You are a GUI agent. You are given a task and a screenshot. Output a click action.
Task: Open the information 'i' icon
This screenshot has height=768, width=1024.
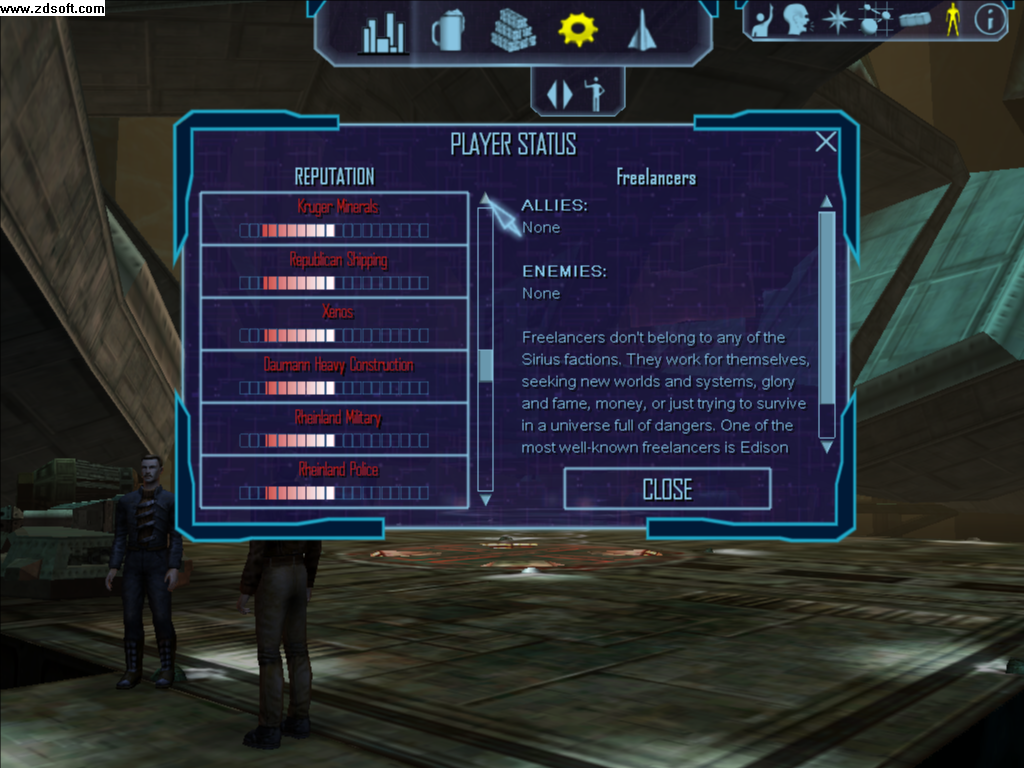[990, 20]
